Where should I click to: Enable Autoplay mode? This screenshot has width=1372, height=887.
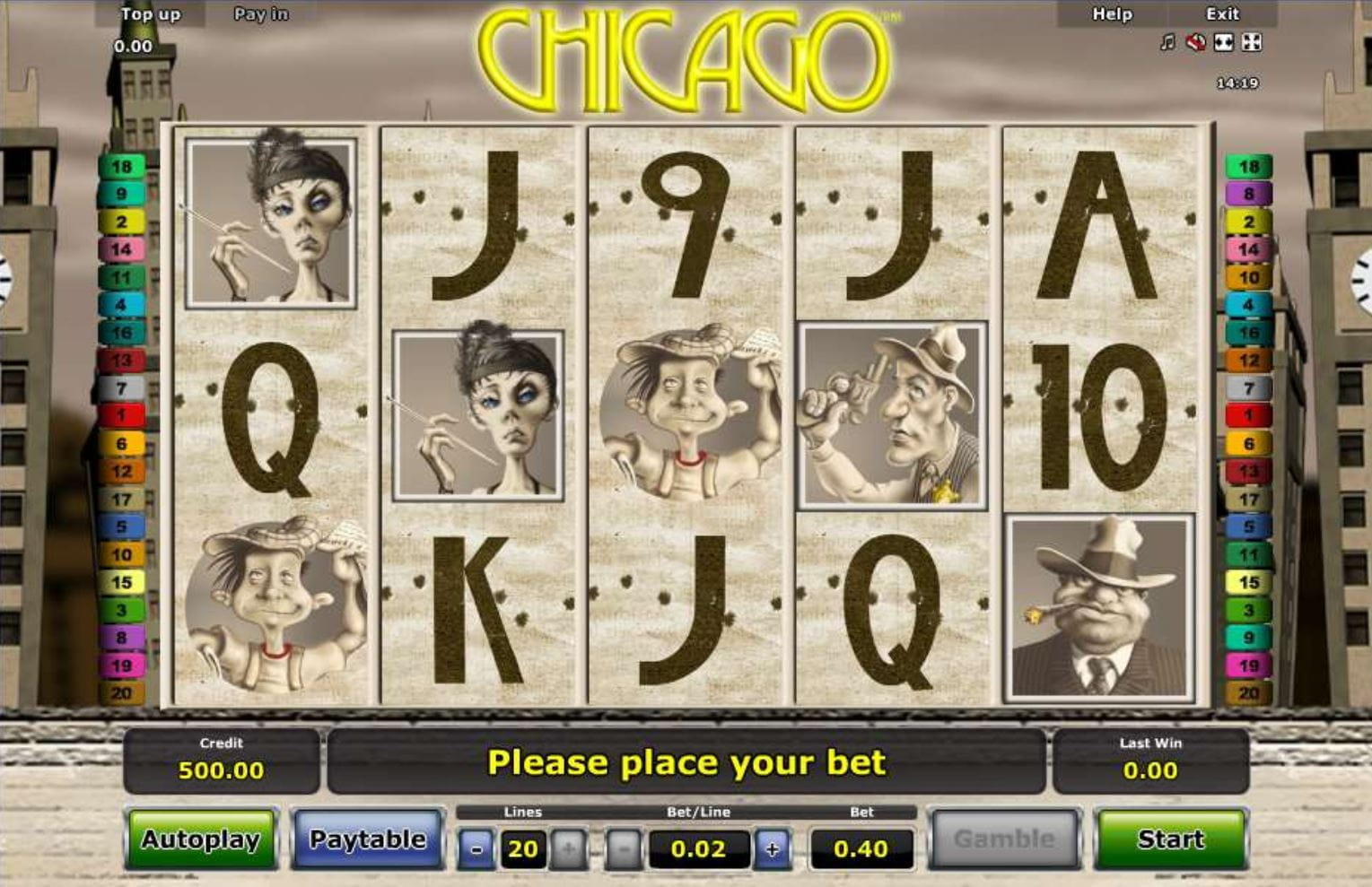201,839
